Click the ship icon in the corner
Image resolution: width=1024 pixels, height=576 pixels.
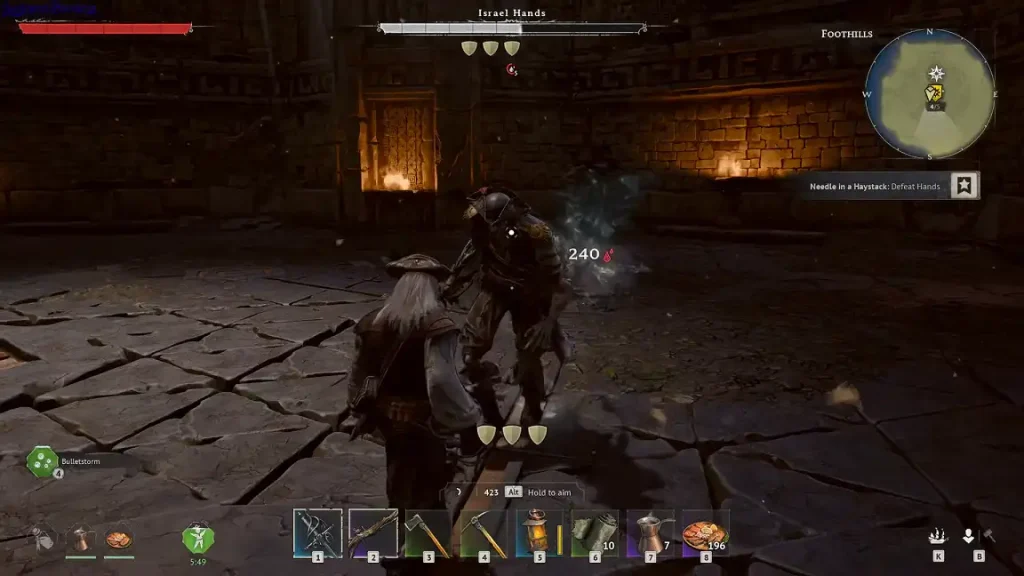click(x=938, y=536)
